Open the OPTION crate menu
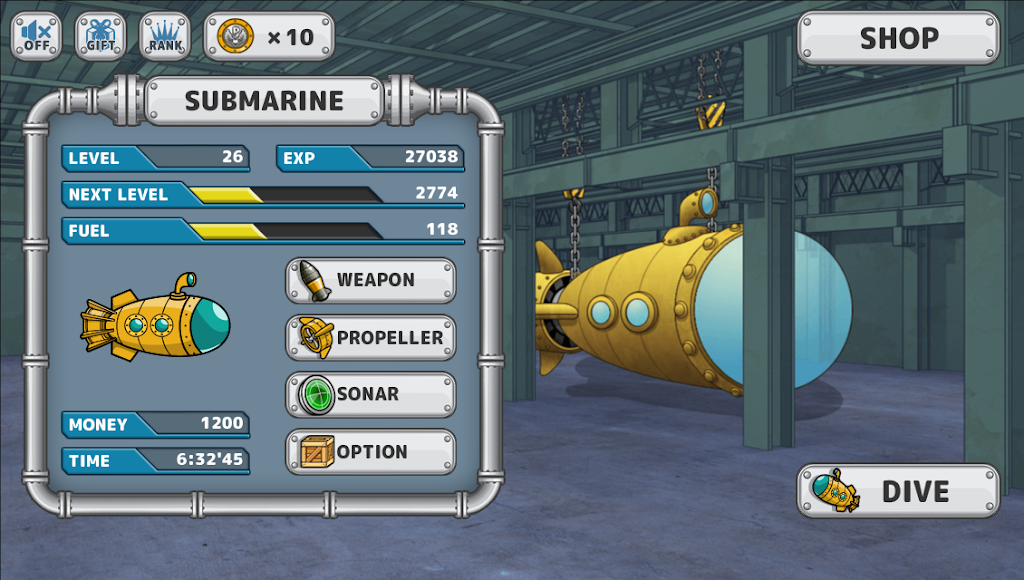The image size is (1024, 580). coord(371,452)
